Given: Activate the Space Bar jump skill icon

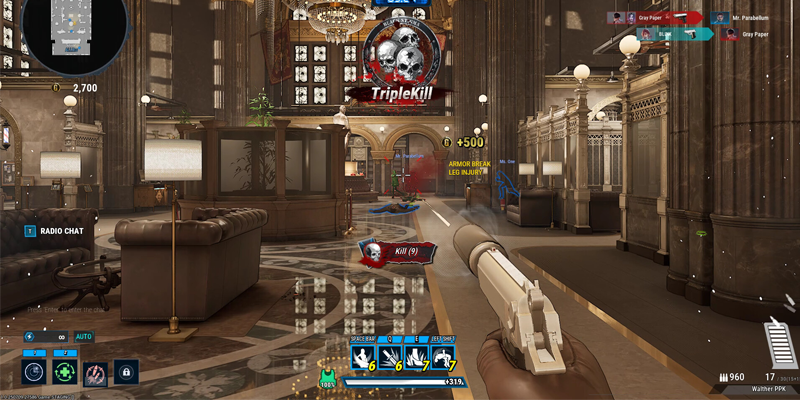Looking at the screenshot, I should click(x=362, y=357).
